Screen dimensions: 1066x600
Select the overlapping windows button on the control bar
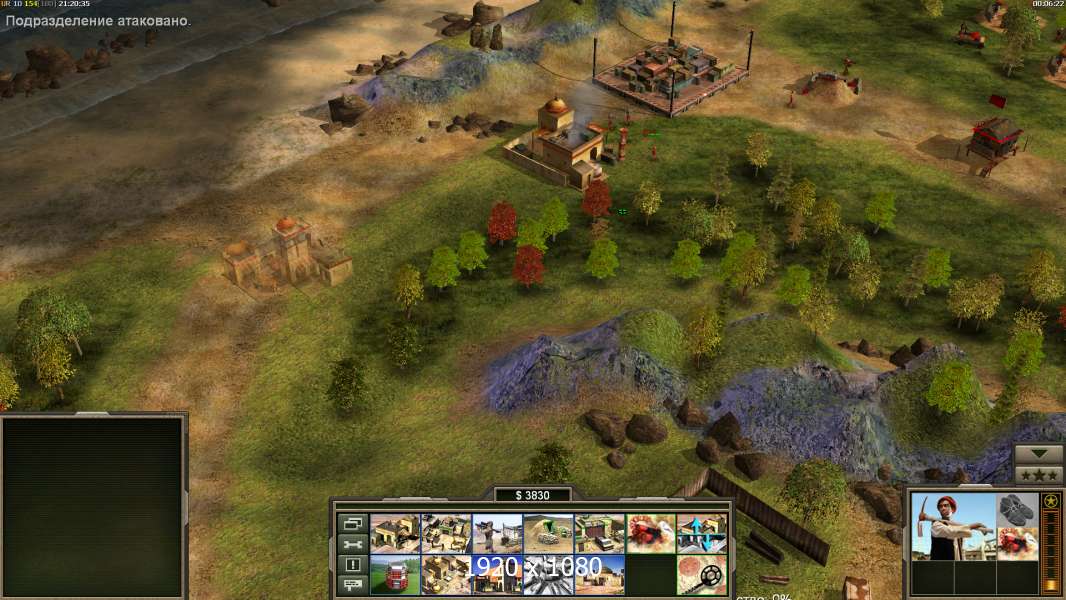(x=352, y=523)
